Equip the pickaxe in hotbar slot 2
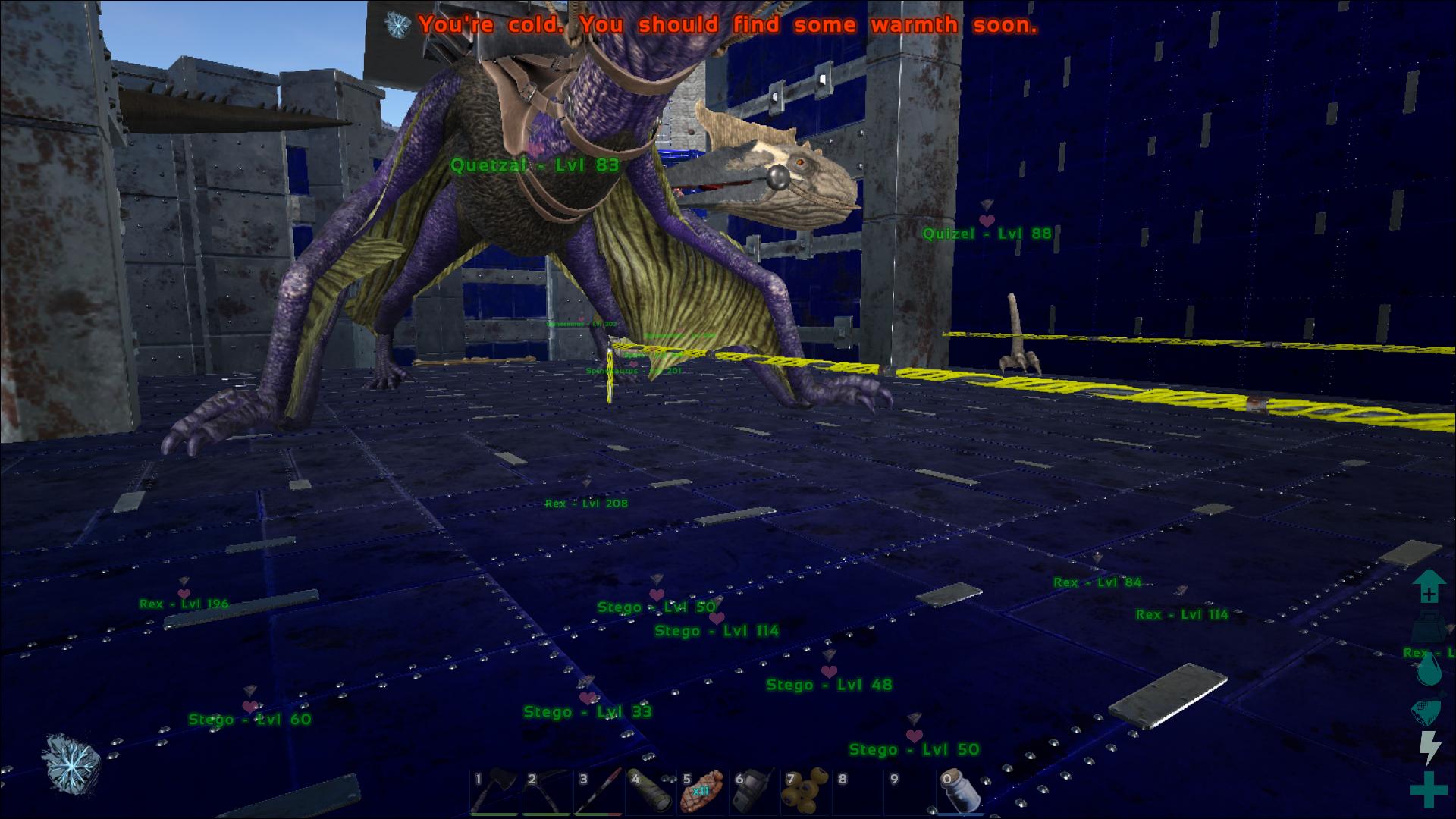This screenshot has height=819, width=1456. 548,792
